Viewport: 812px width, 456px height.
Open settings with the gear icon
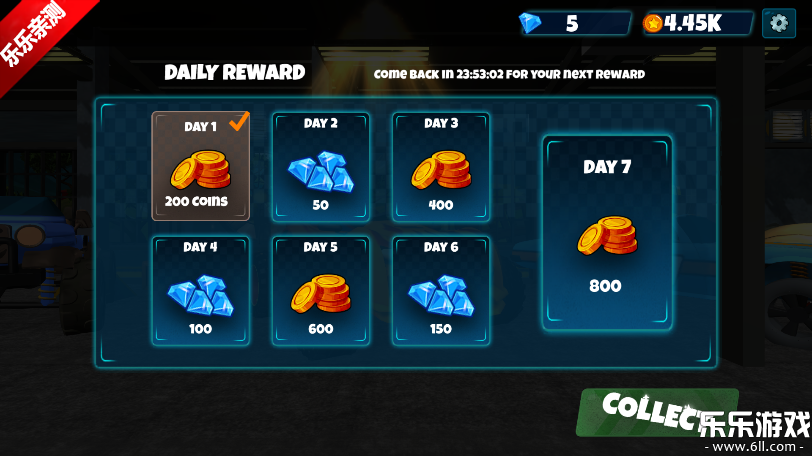tap(779, 23)
